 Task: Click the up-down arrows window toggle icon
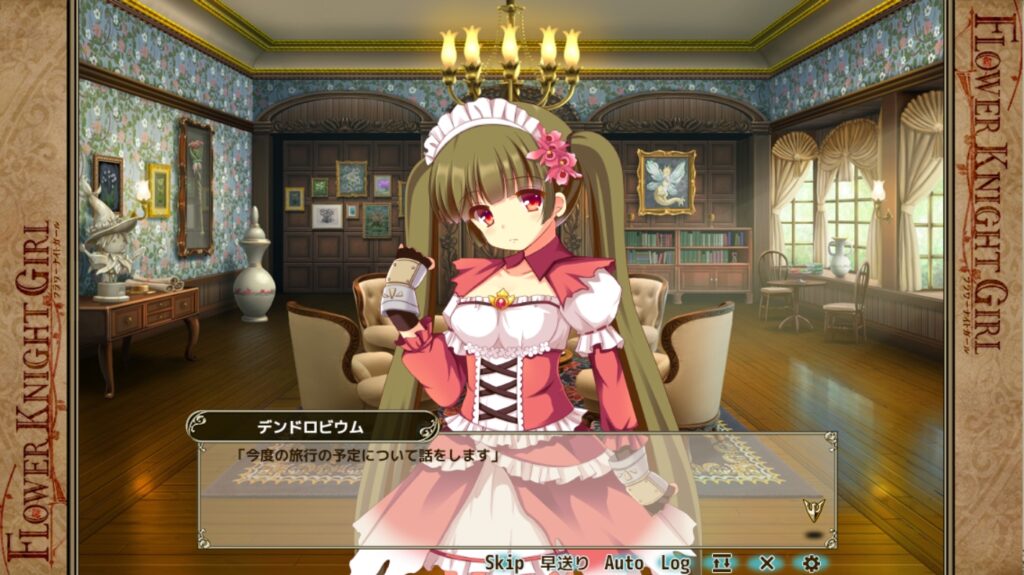coord(722,563)
